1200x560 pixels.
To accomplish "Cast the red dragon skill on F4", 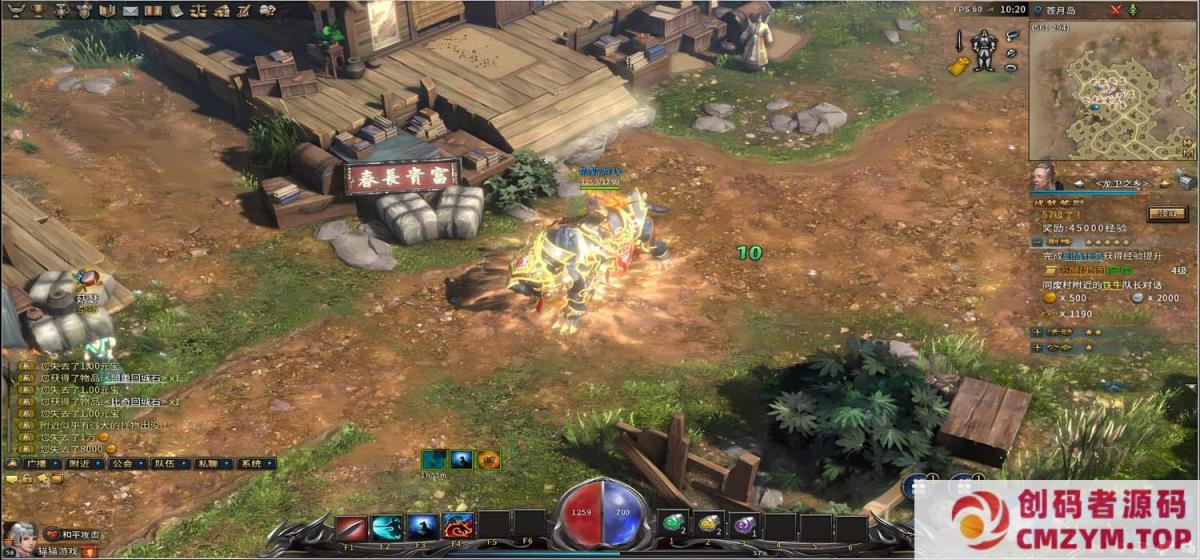I will pyautogui.click(x=458, y=528).
